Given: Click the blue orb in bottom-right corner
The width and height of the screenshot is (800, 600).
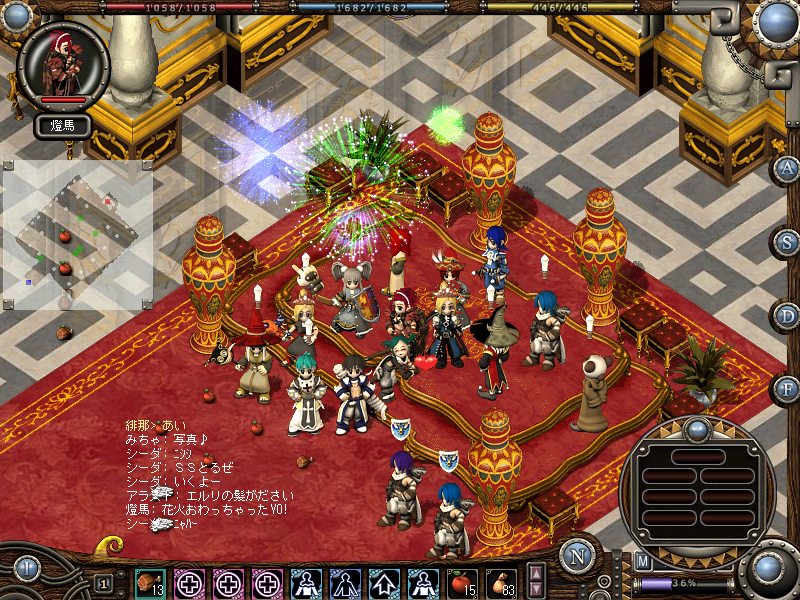Looking at the screenshot, I should pyautogui.click(x=768, y=570).
